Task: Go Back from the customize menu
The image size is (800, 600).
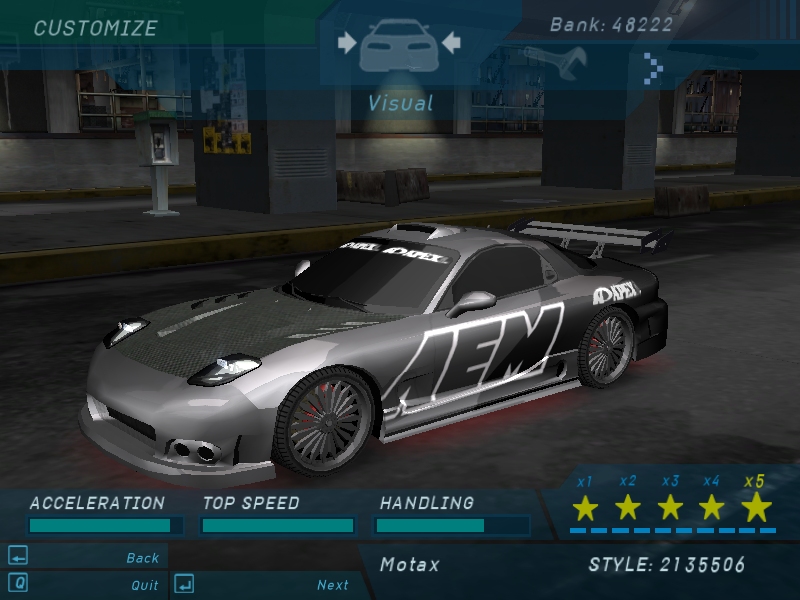Action: pos(143,558)
